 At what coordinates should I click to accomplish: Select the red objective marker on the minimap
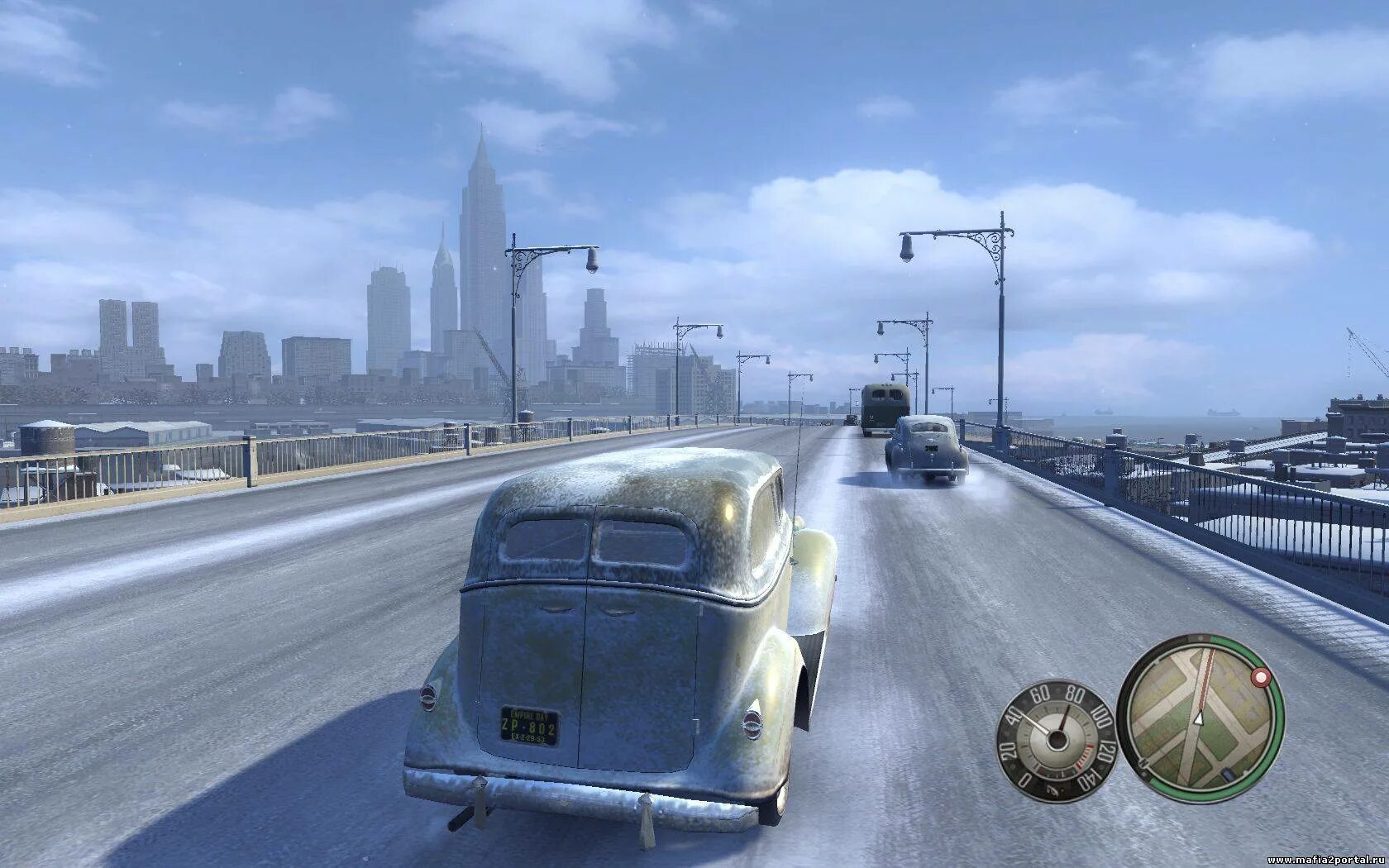pos(1261,679)
